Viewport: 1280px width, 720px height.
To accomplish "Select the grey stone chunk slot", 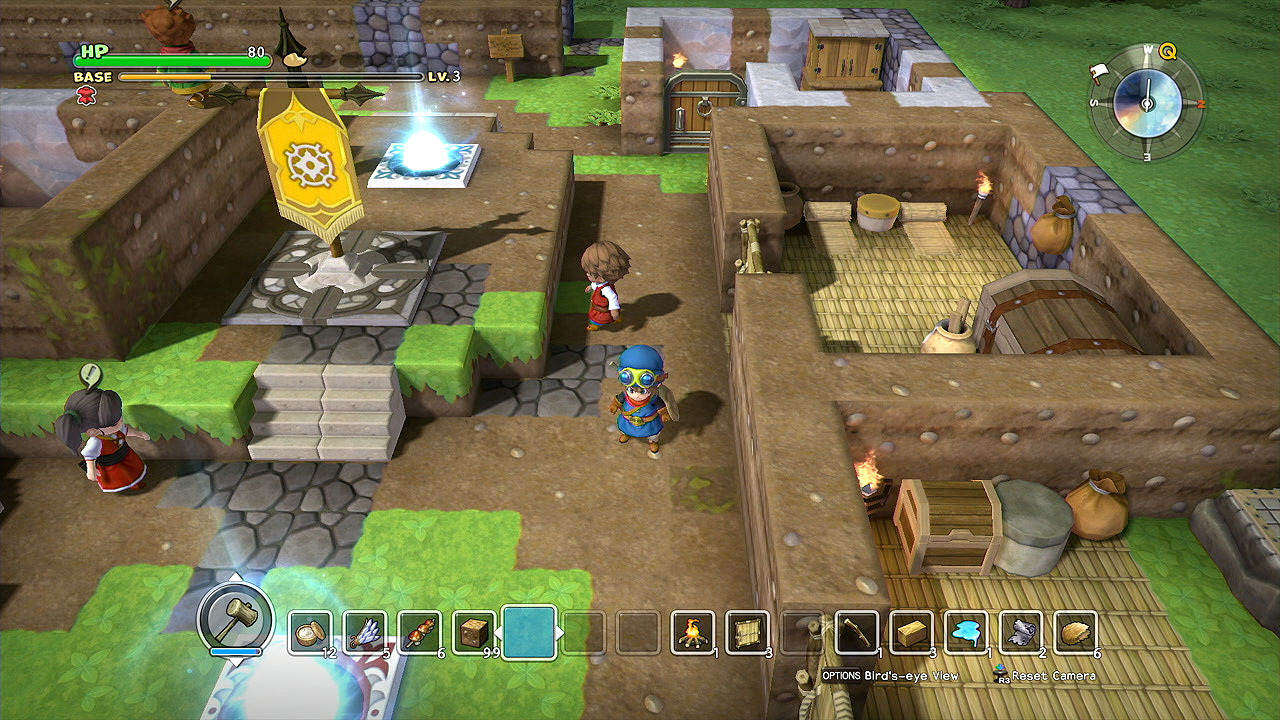I will [x=1019, y=632].
